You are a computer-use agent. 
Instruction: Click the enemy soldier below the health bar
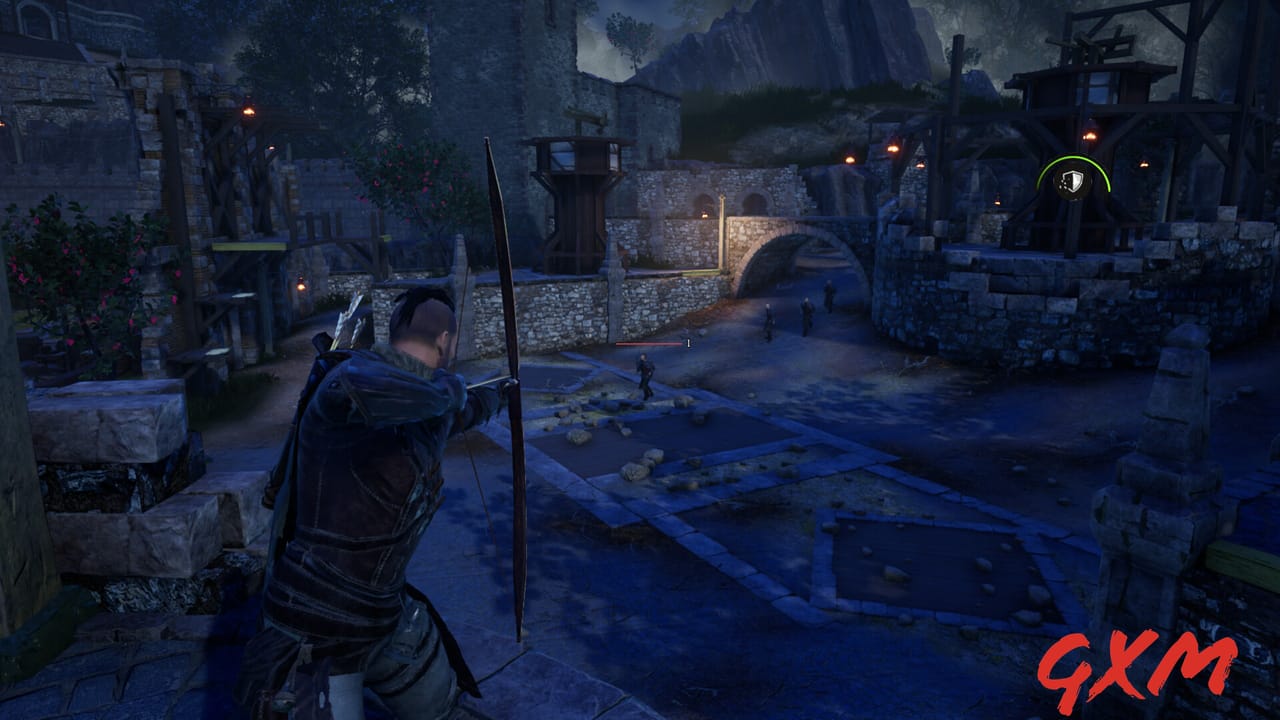point(648,375)
